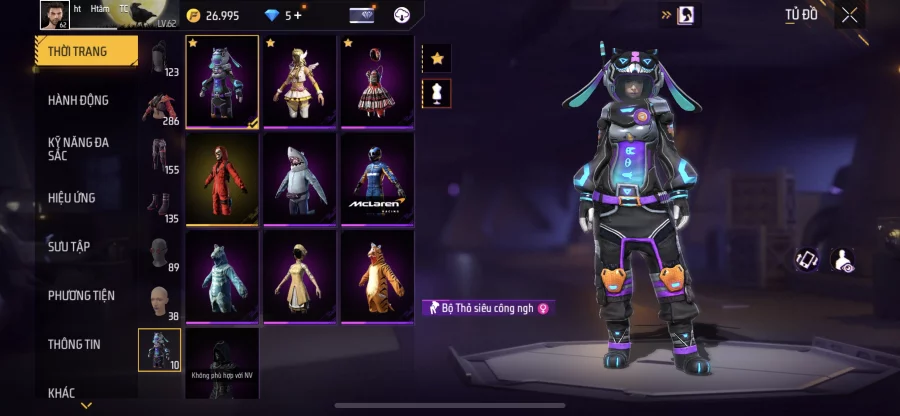Show favorites with the star filter

pos(436,59)
